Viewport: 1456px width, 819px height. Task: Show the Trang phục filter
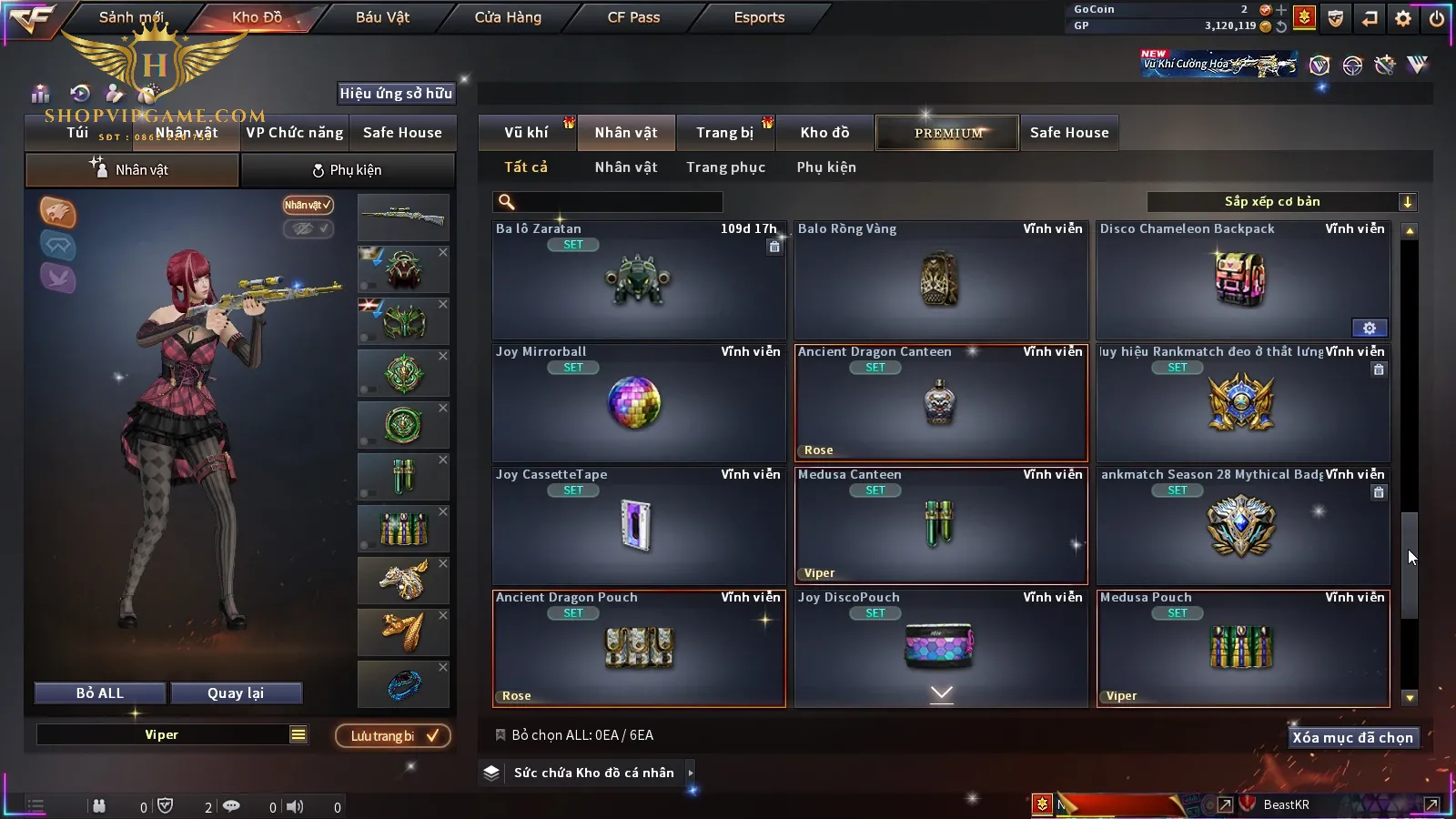pos(725,167)
